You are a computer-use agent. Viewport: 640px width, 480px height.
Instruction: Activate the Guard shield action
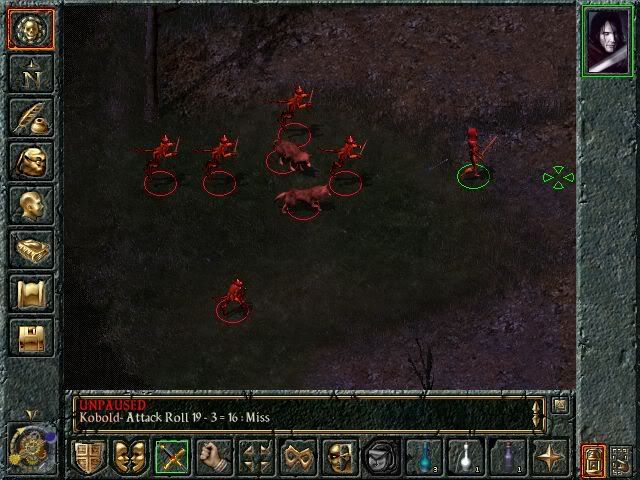(x=88, y=458)
